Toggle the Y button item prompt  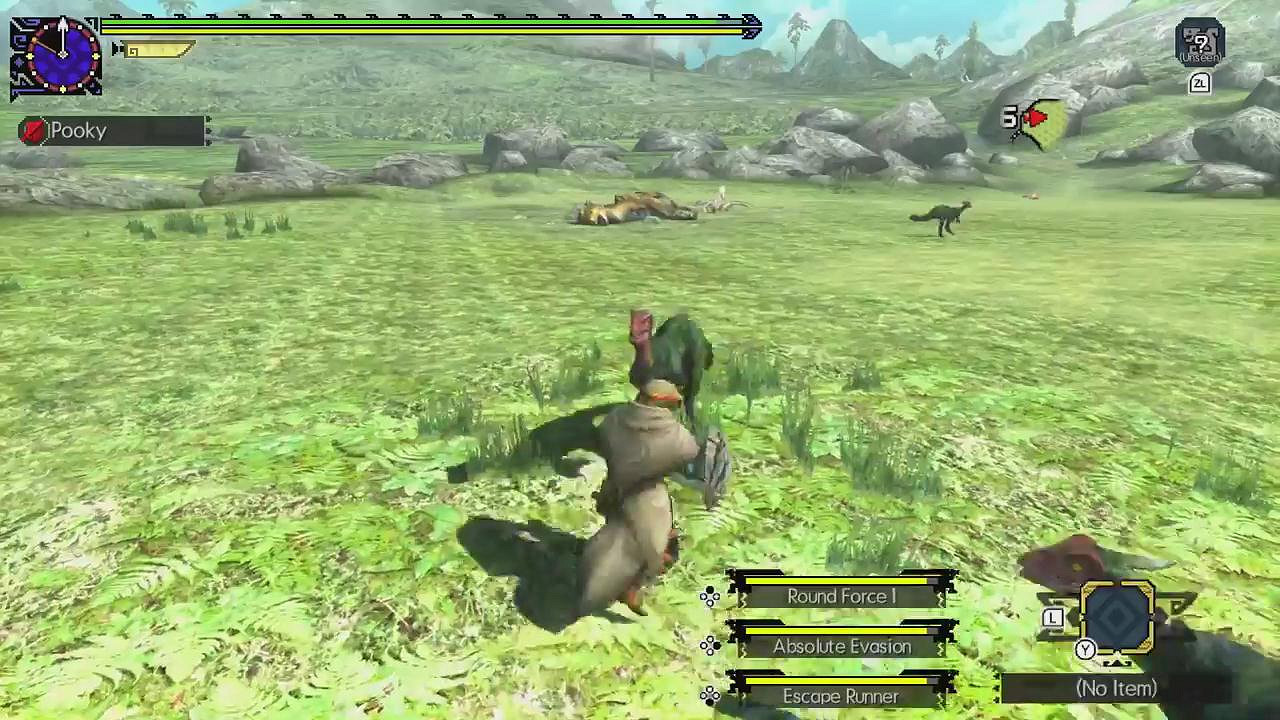pos(1085,649)
